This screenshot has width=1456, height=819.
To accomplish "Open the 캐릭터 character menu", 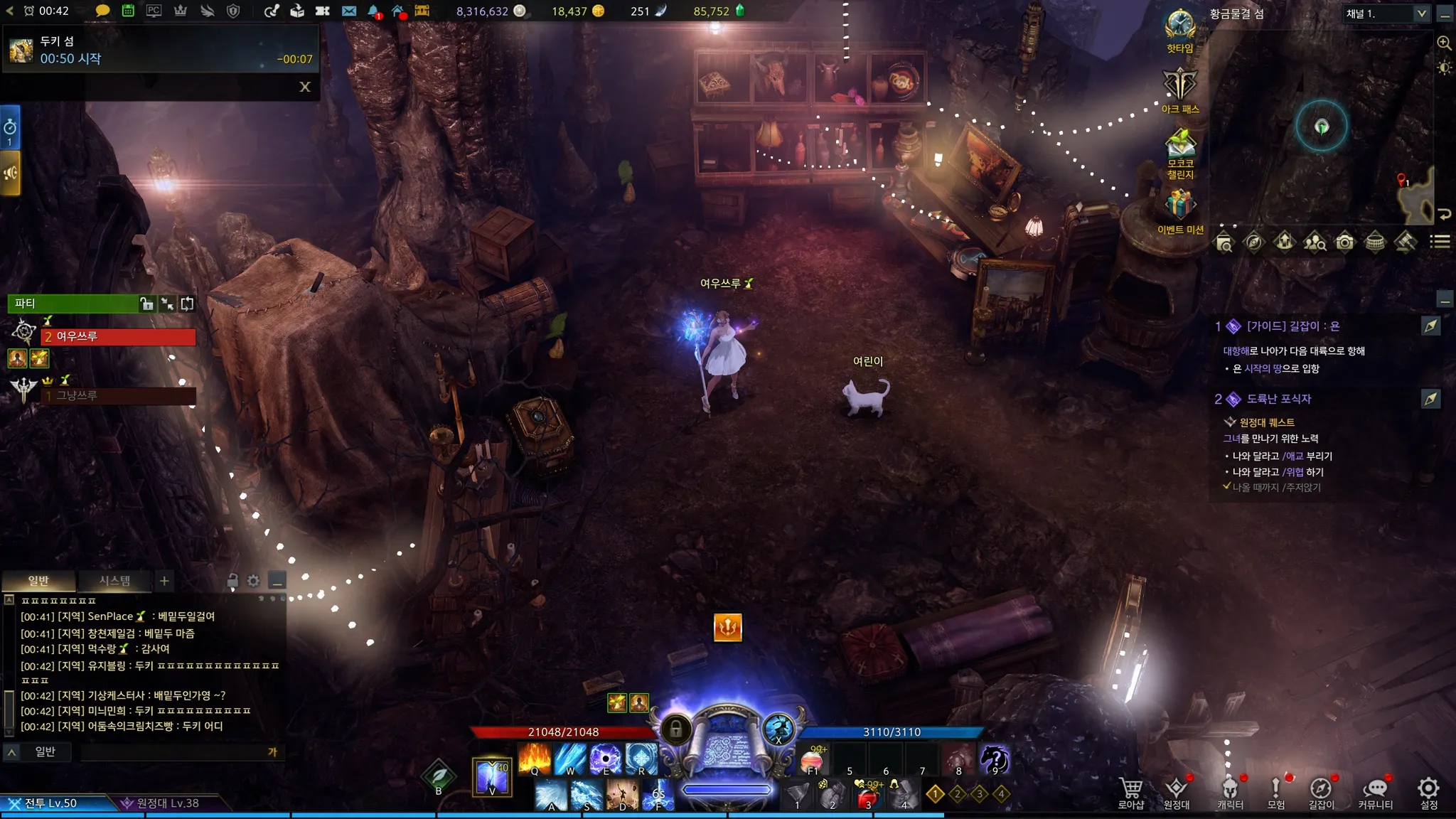I will click(x=1230, y=791).
